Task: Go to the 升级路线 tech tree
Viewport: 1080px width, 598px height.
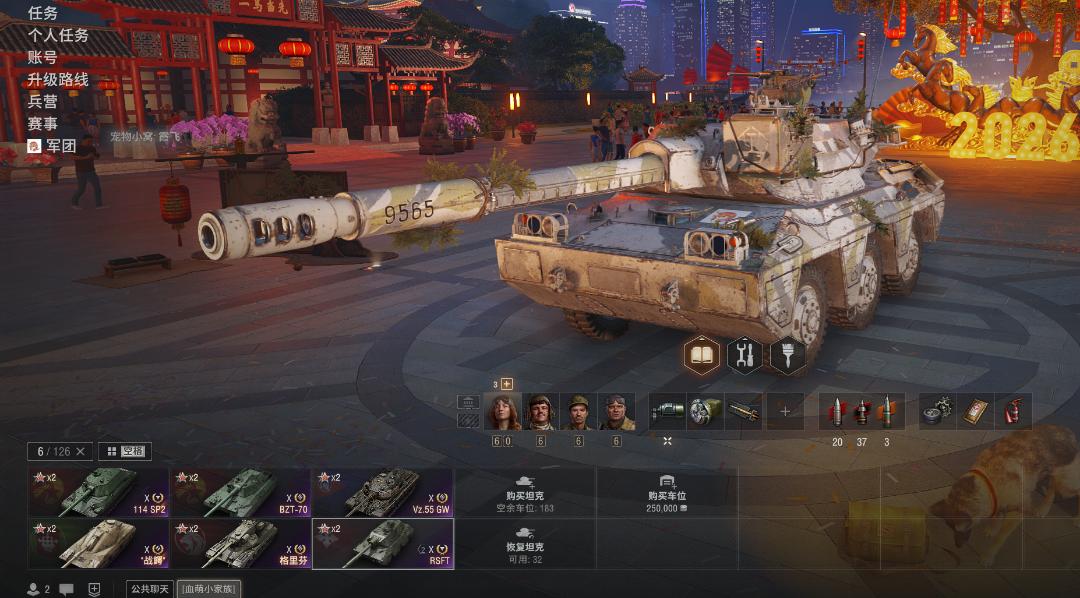Action: [58, 79]
